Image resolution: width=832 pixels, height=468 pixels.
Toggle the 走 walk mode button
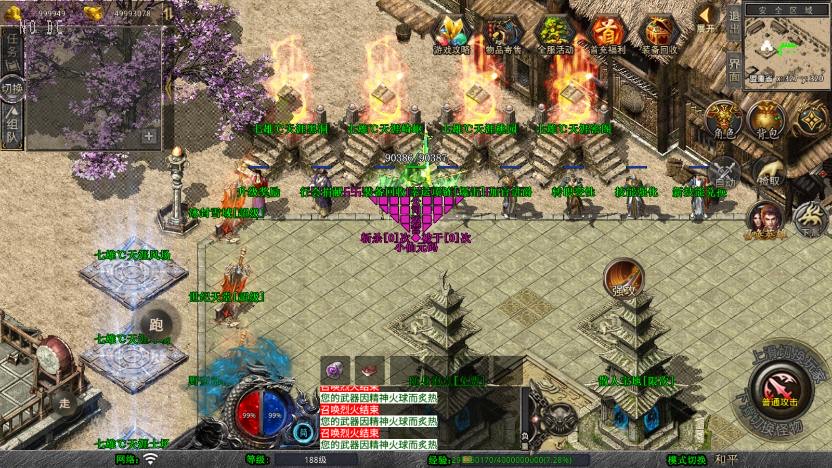tap(66, 404)
